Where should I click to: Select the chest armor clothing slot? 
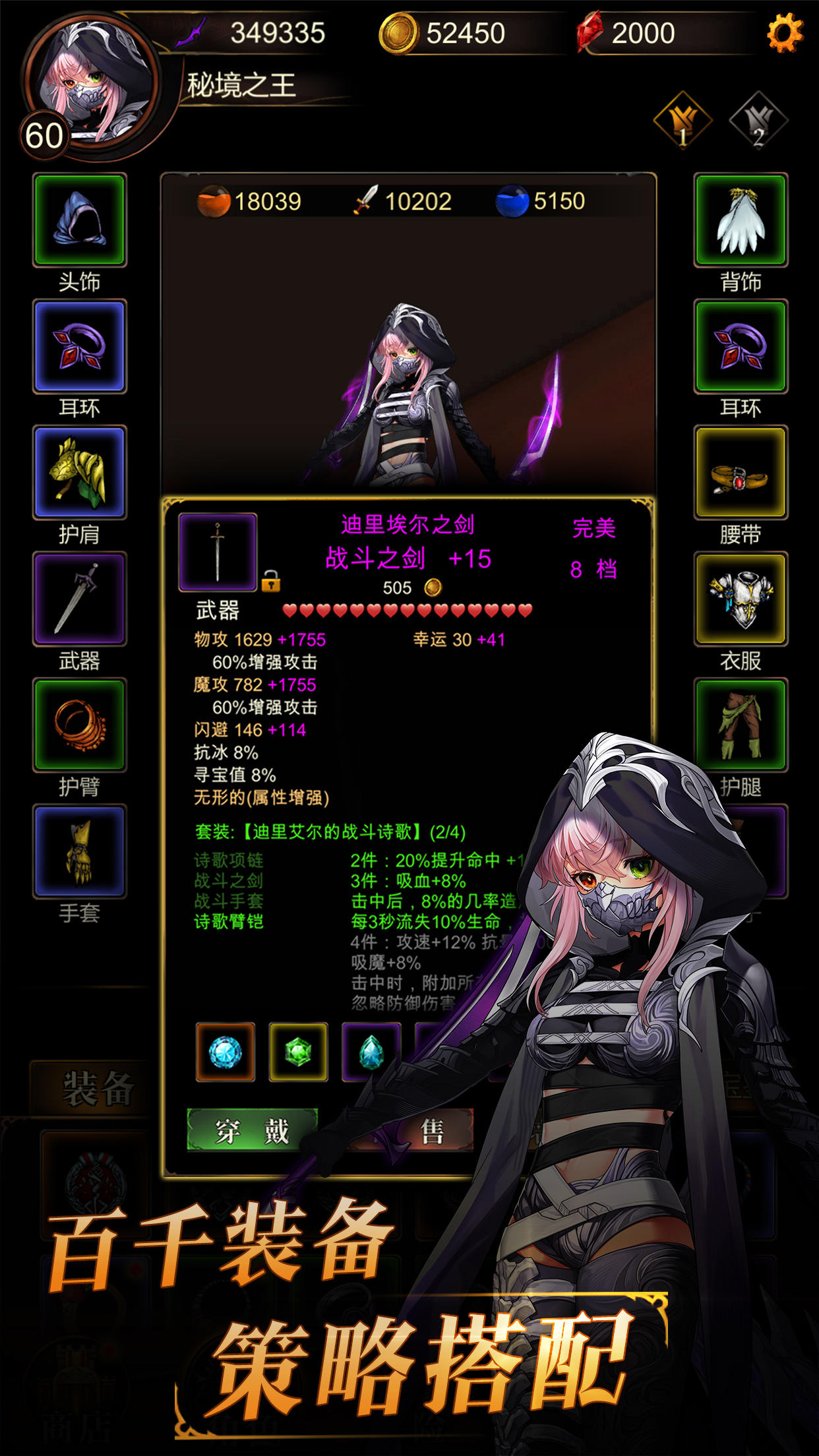coord(741,599)
